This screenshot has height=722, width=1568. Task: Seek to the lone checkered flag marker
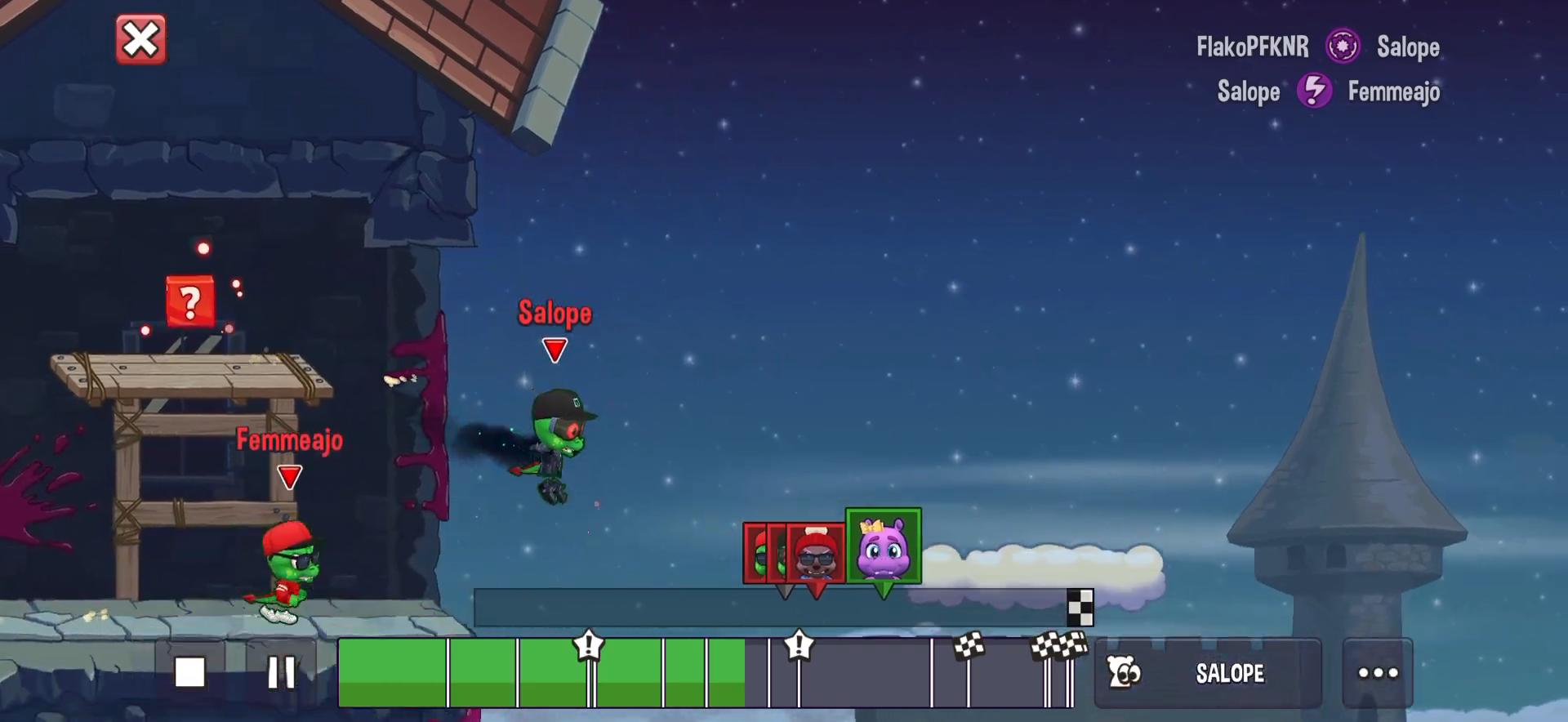point(969,648)
